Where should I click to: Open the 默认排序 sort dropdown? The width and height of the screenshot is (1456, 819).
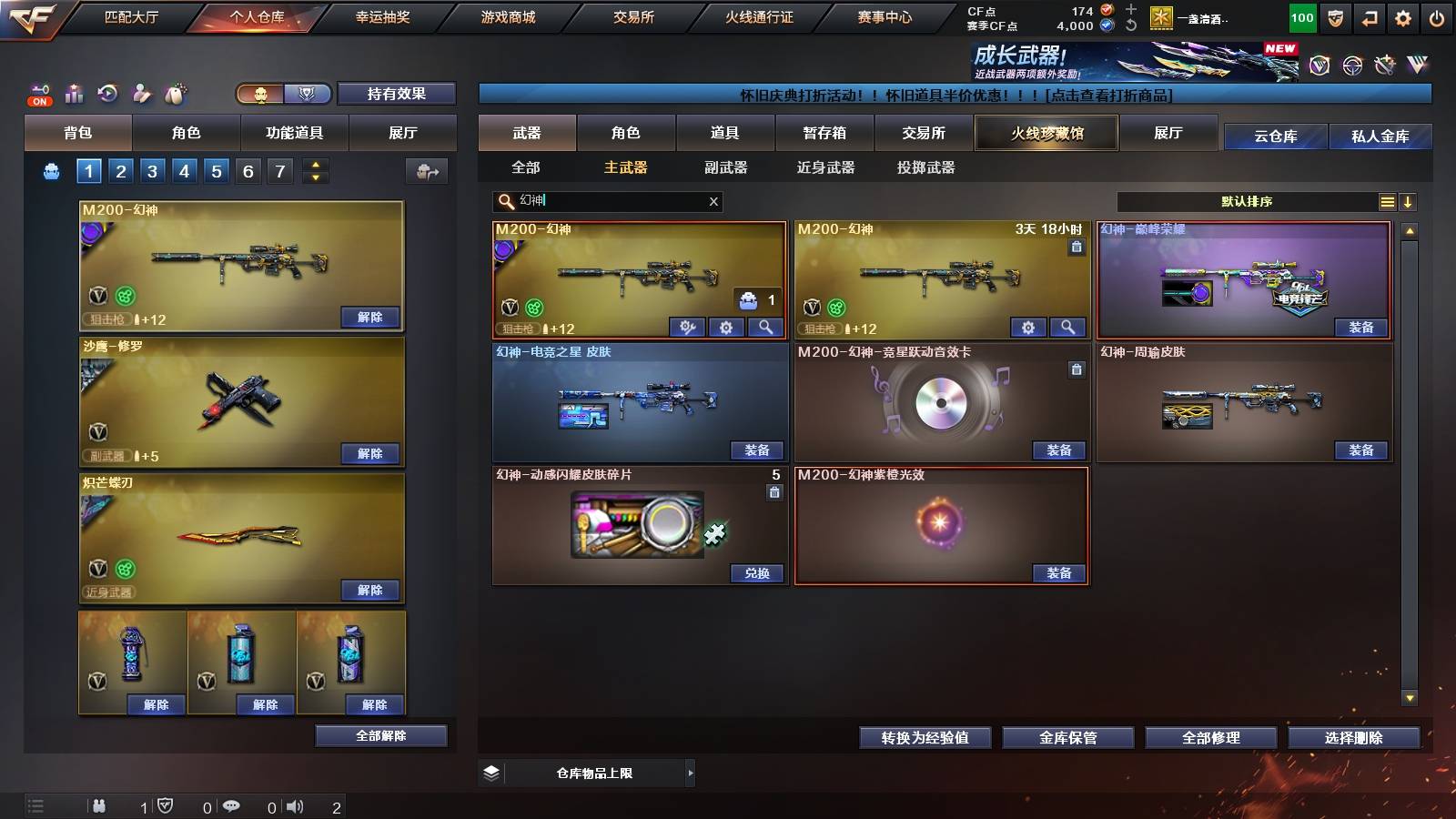coord(1247,202)
